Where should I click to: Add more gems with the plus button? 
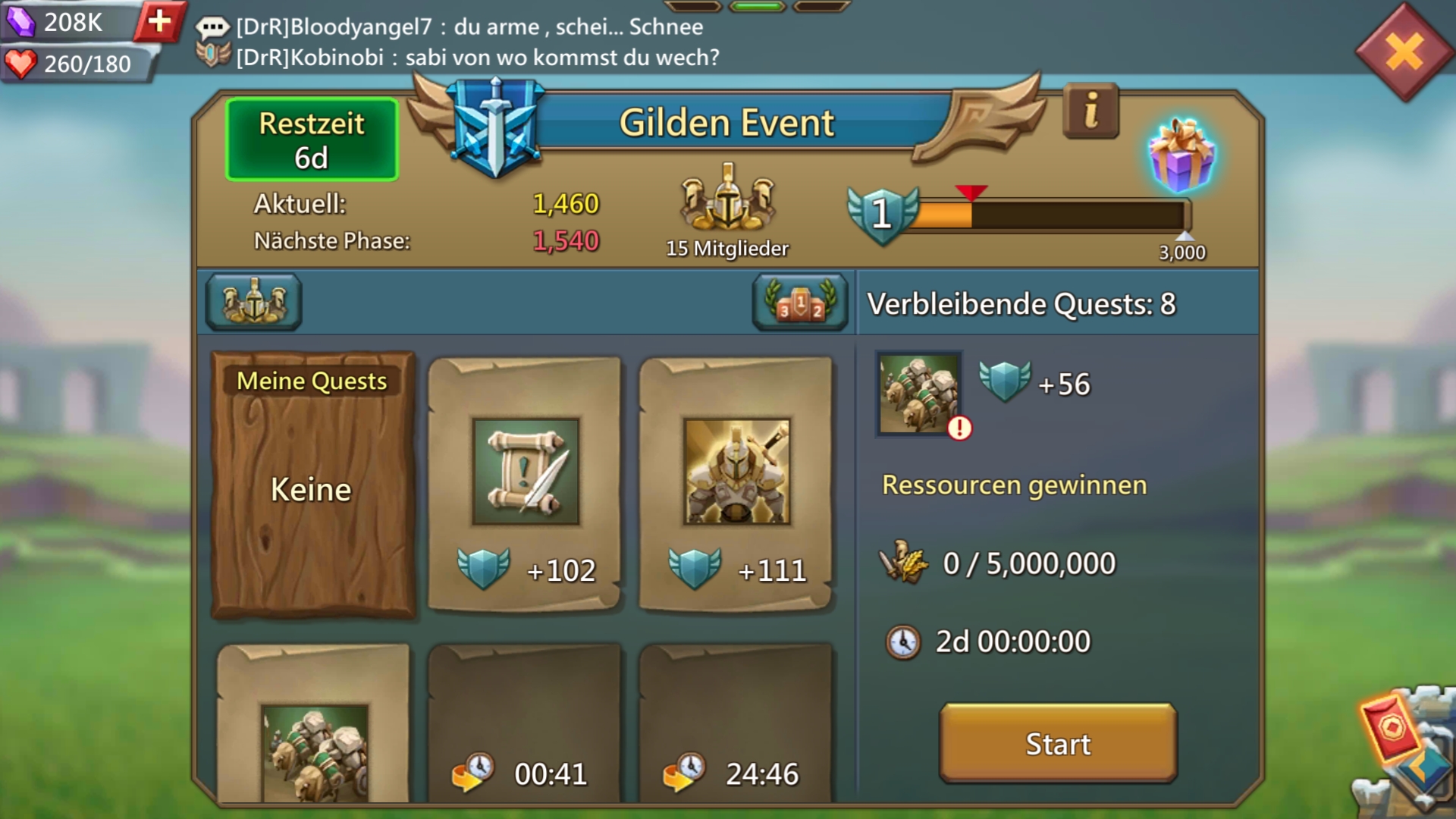click(159, 21)
